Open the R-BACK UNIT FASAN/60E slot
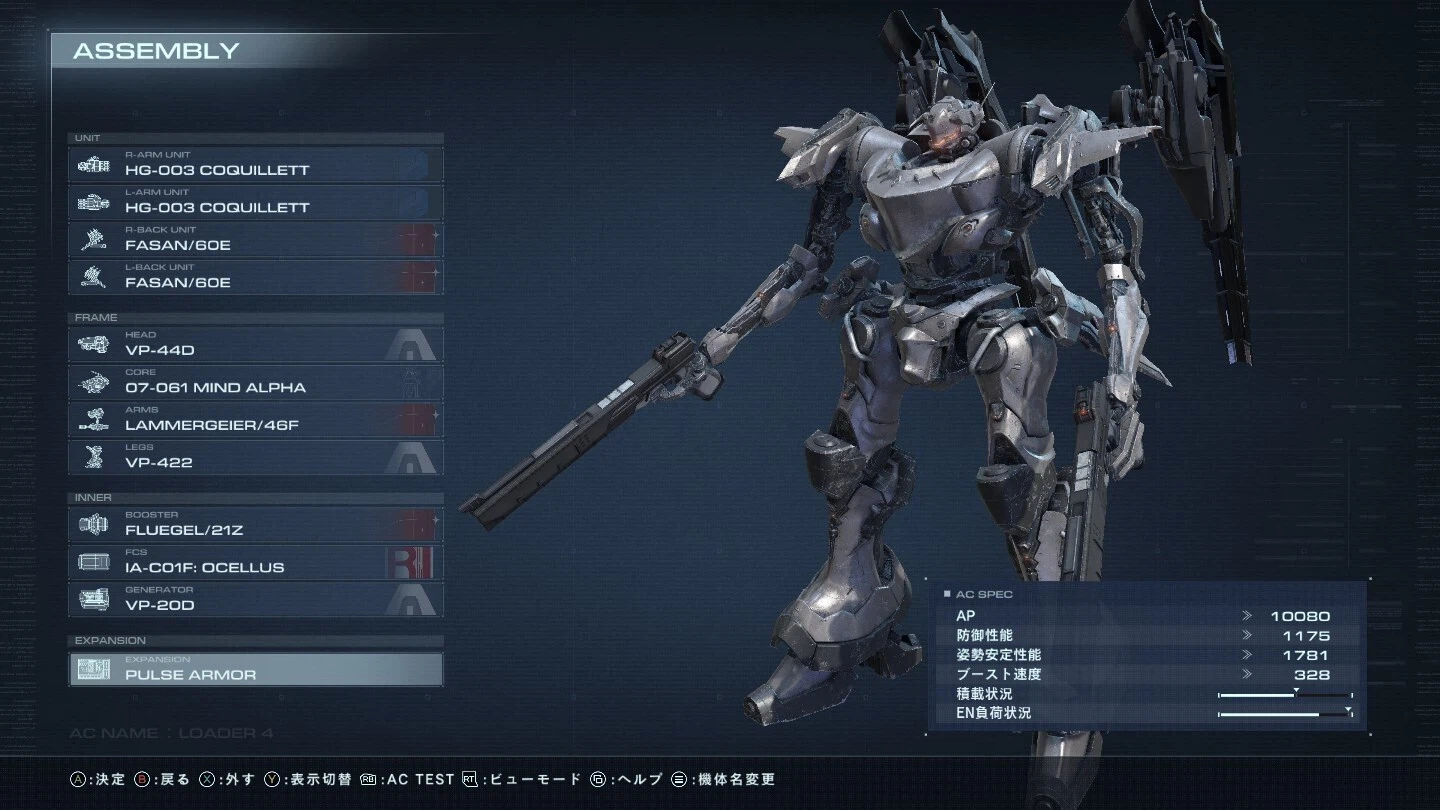The width and height of the screenshot is (1440, 810). click(255, 239)
